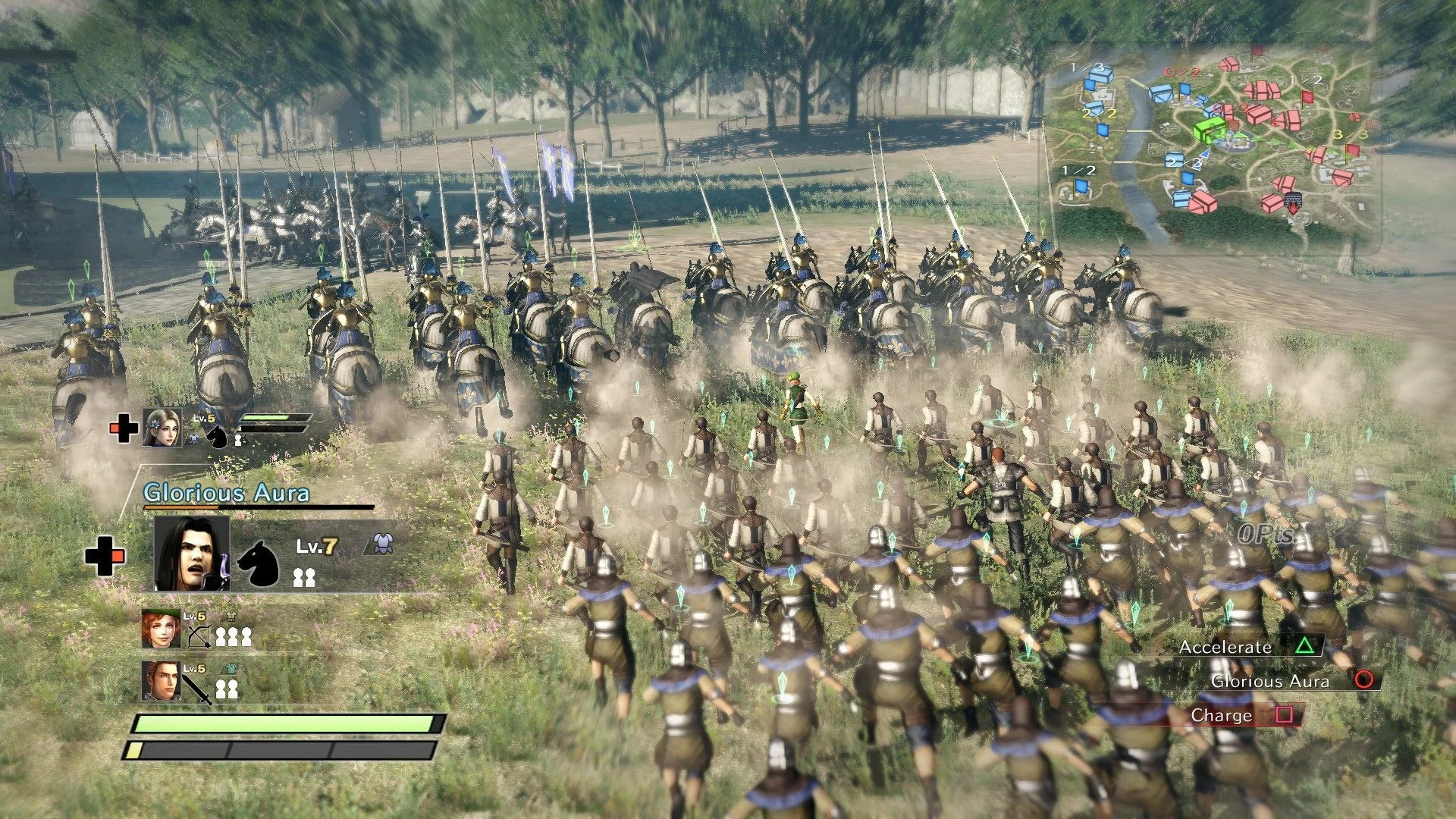This screenshot has width=1456, height=819.
Task: Select the horse mount icon on the Lv.7 plate
Action: (x=260, y=564)
